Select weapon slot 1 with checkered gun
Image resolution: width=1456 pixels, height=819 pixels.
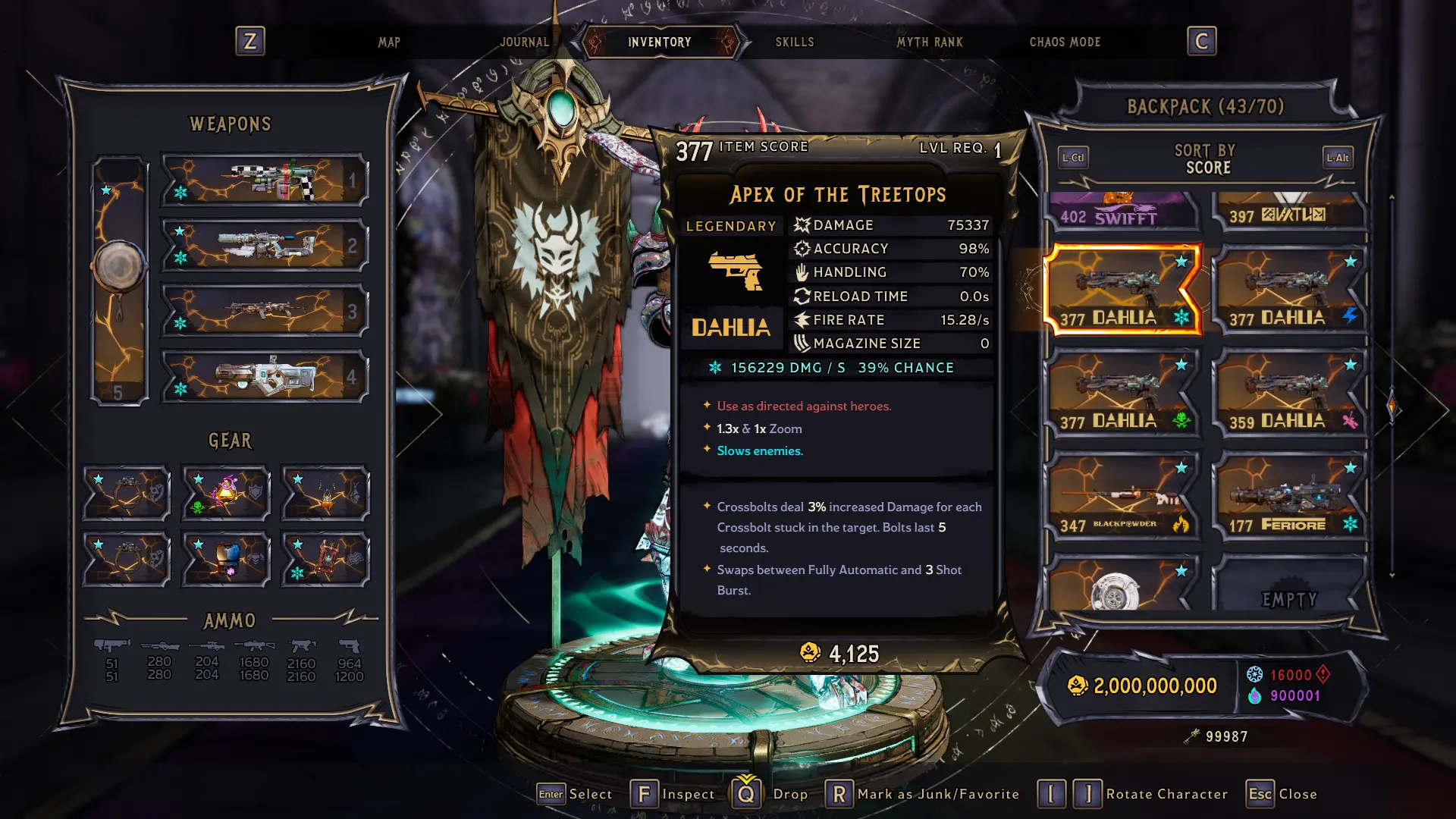tap(265, 180)
